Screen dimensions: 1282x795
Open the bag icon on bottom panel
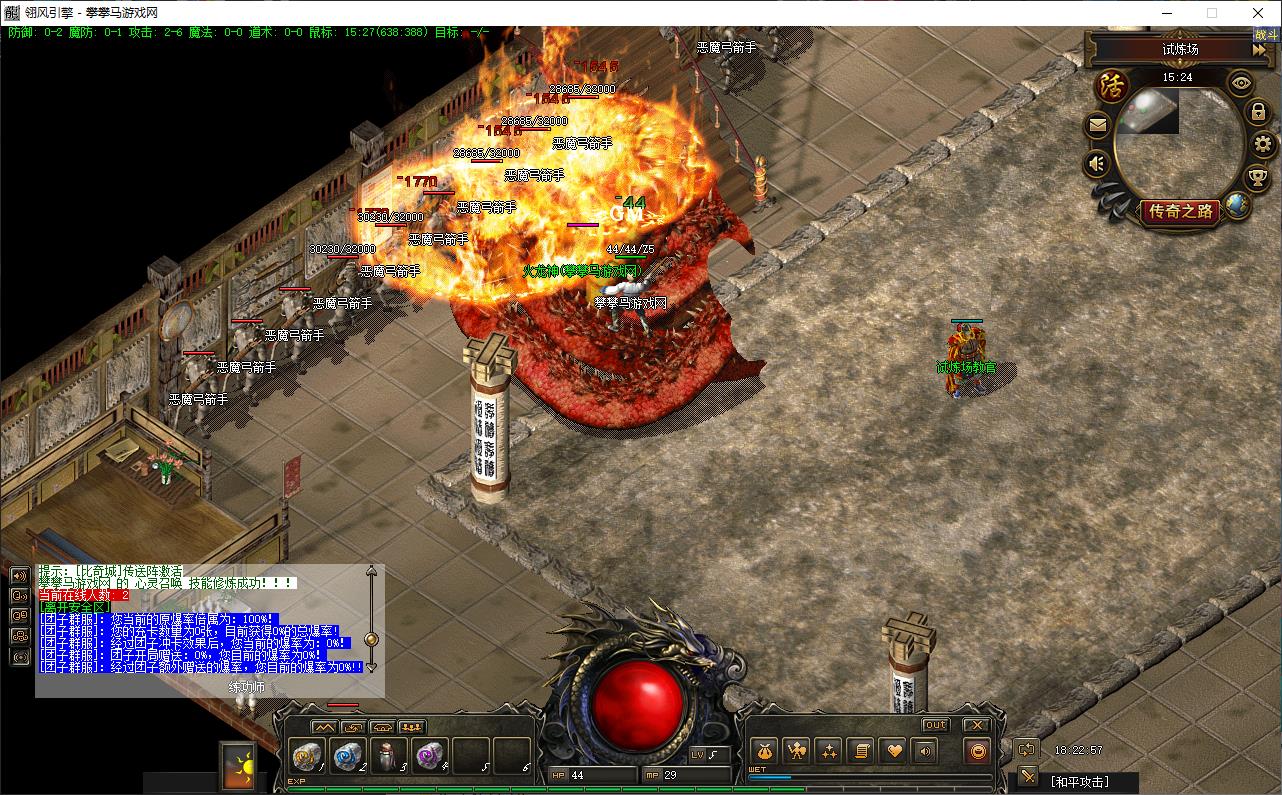(765, 751)
